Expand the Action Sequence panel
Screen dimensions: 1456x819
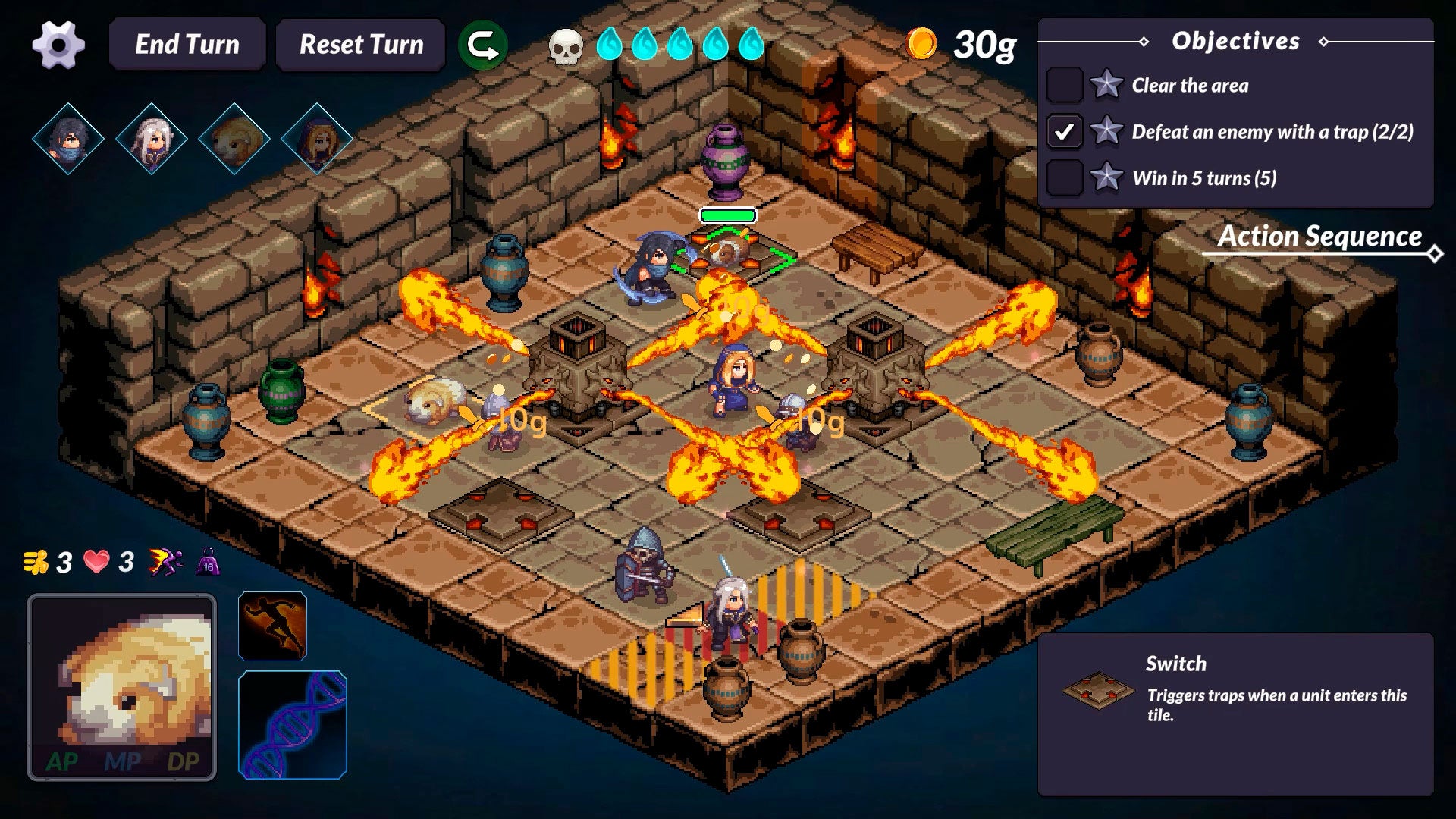tap(1319, 237)
